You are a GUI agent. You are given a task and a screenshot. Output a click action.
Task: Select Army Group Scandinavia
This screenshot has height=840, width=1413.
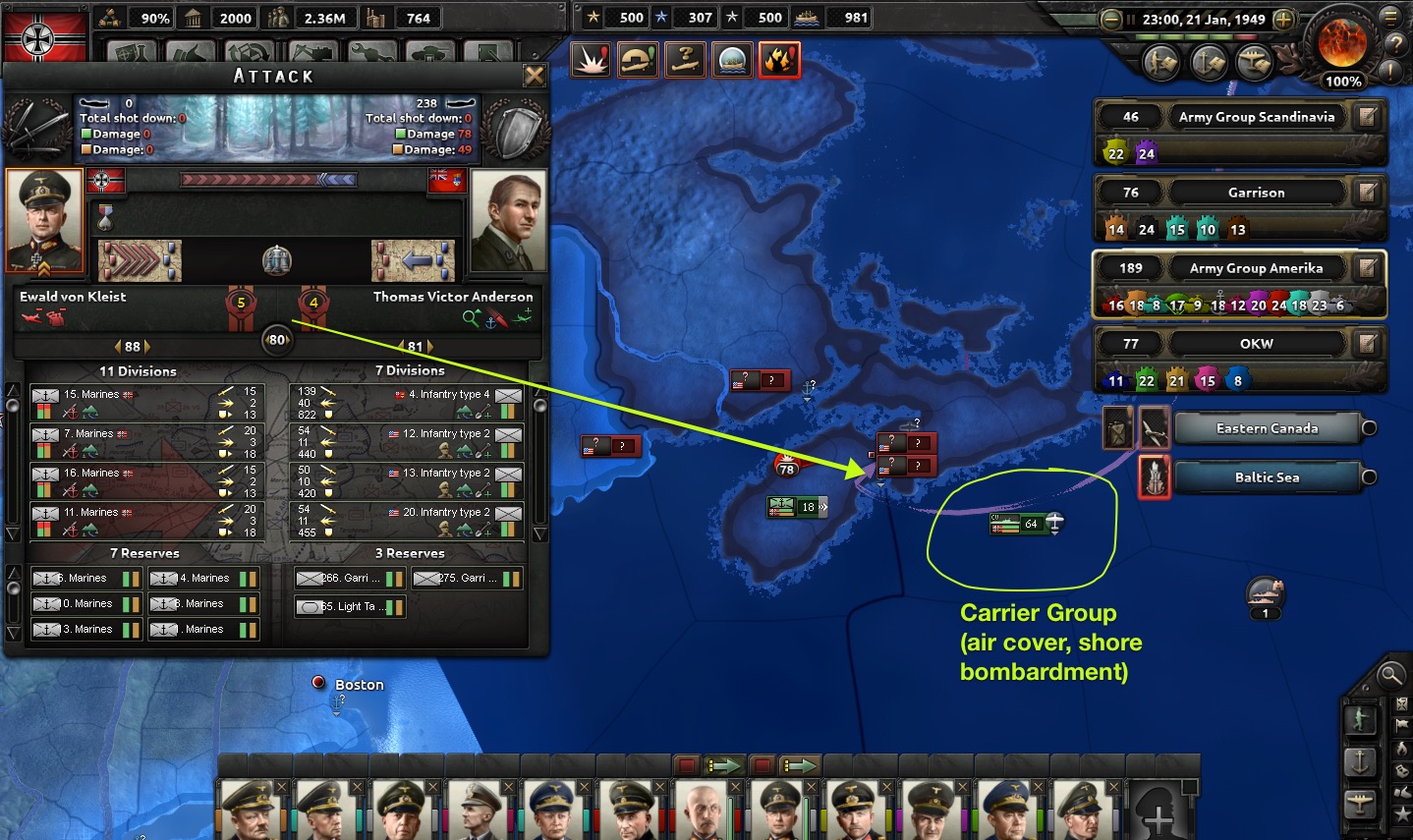(x=1256, y=117)
